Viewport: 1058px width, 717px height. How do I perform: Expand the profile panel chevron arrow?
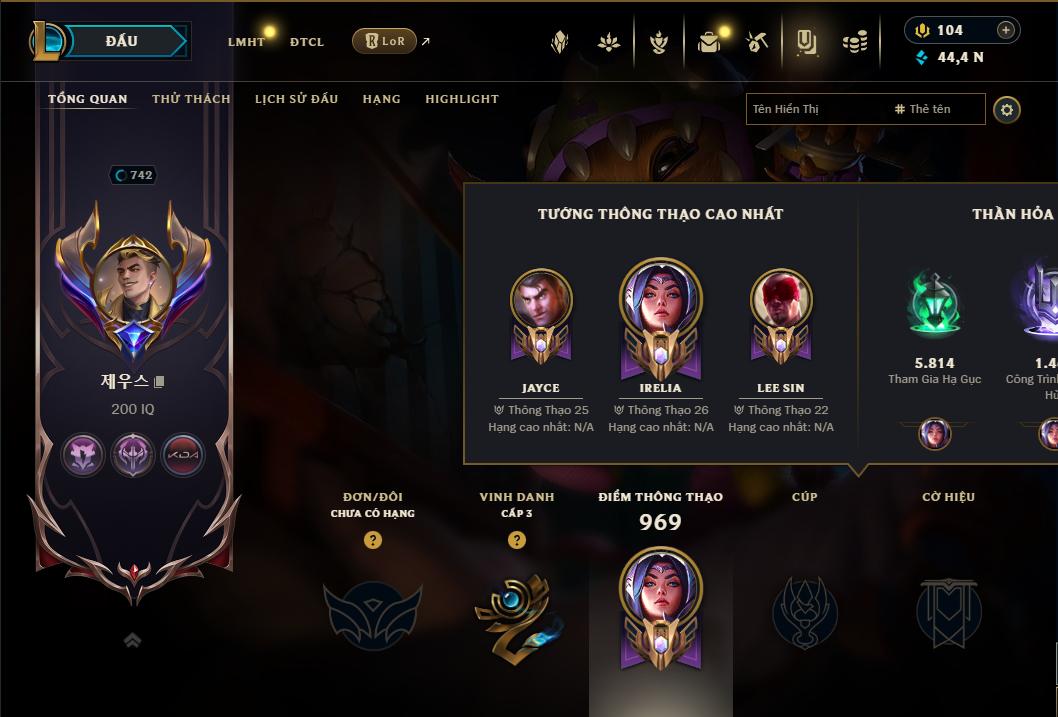[132, 641]
